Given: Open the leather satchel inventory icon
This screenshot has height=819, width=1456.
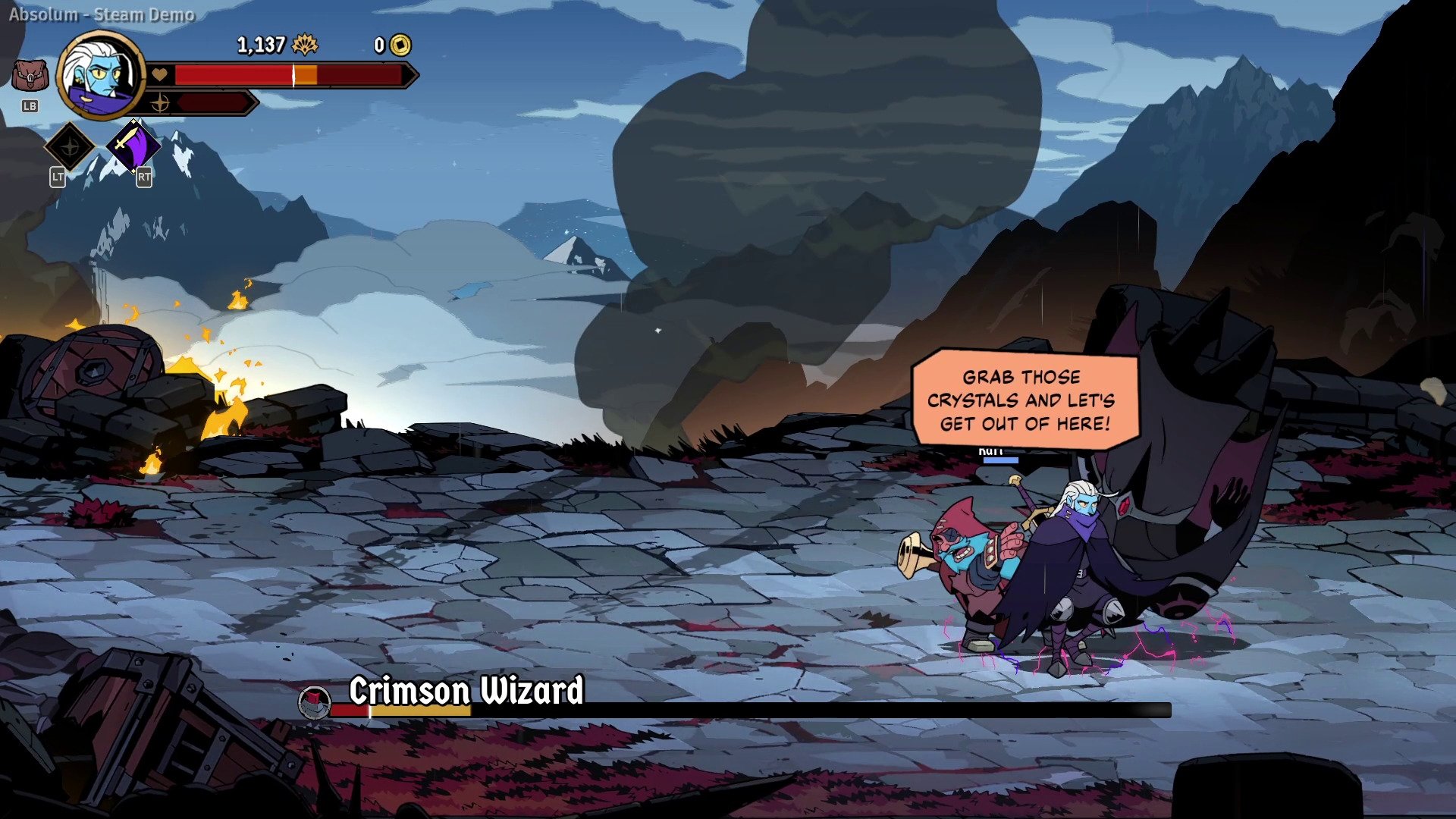Looking at the screenshot, I should tap(30, 77).
